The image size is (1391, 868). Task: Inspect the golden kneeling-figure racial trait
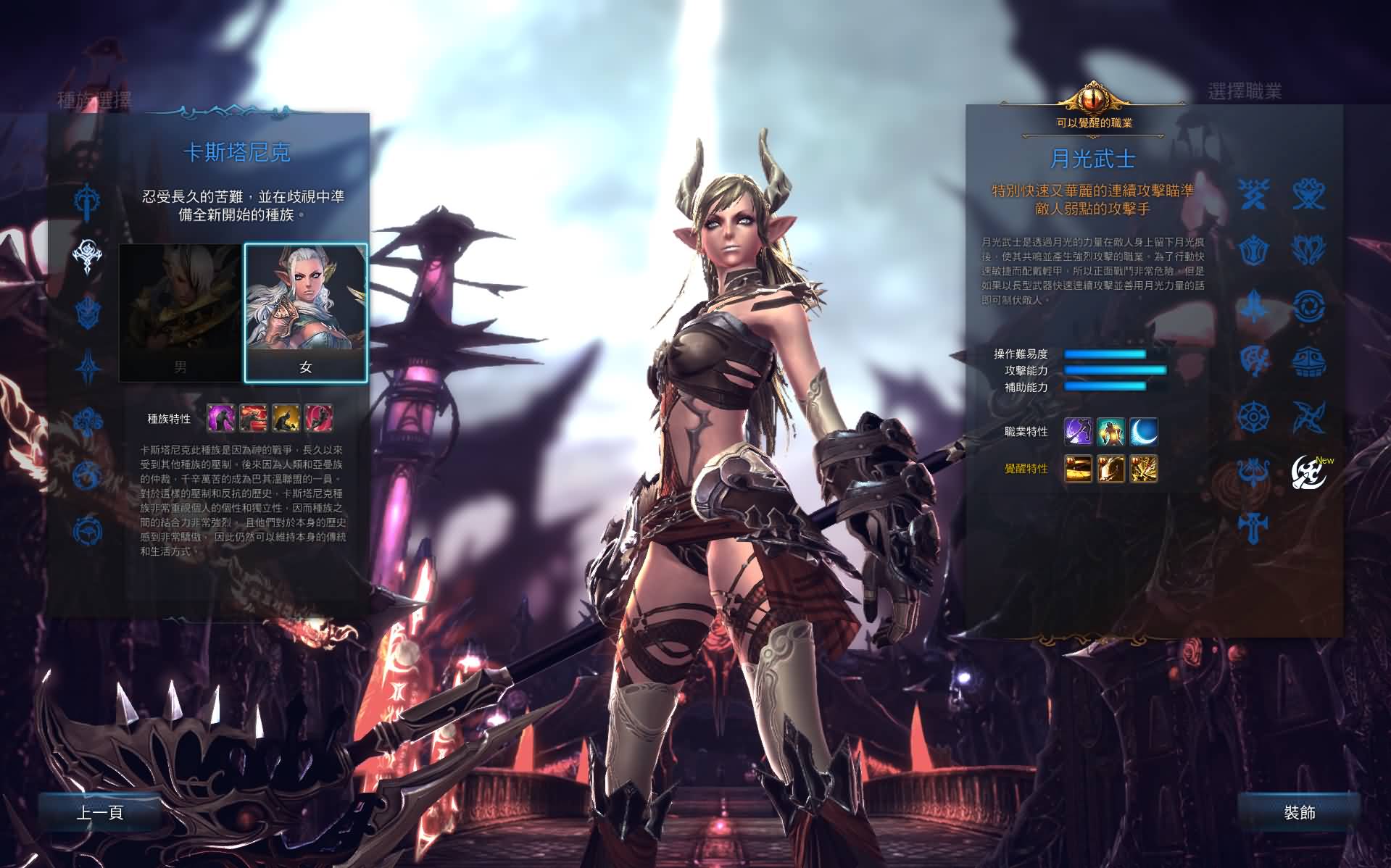[x=286, y=418]
